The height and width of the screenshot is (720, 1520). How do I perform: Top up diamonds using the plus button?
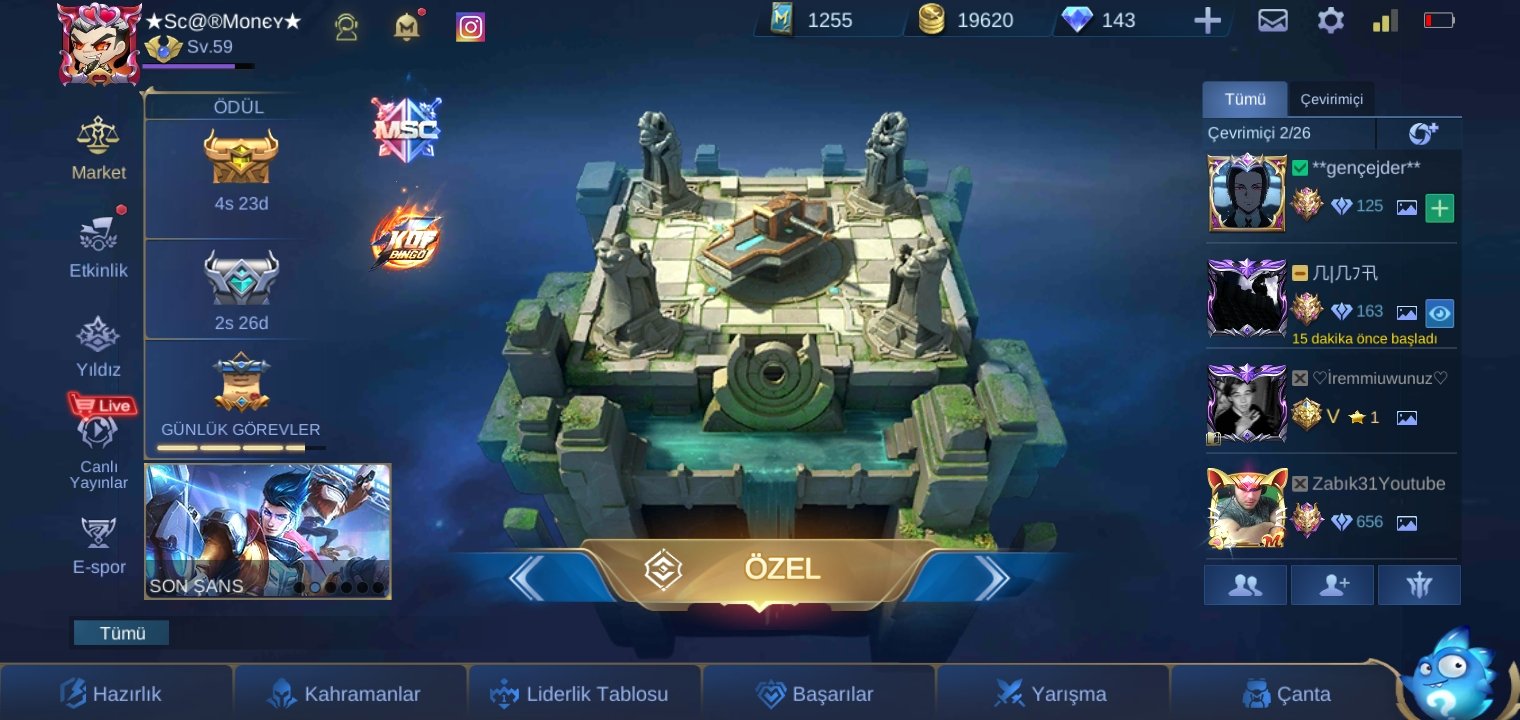click(x=1207, y=19)
